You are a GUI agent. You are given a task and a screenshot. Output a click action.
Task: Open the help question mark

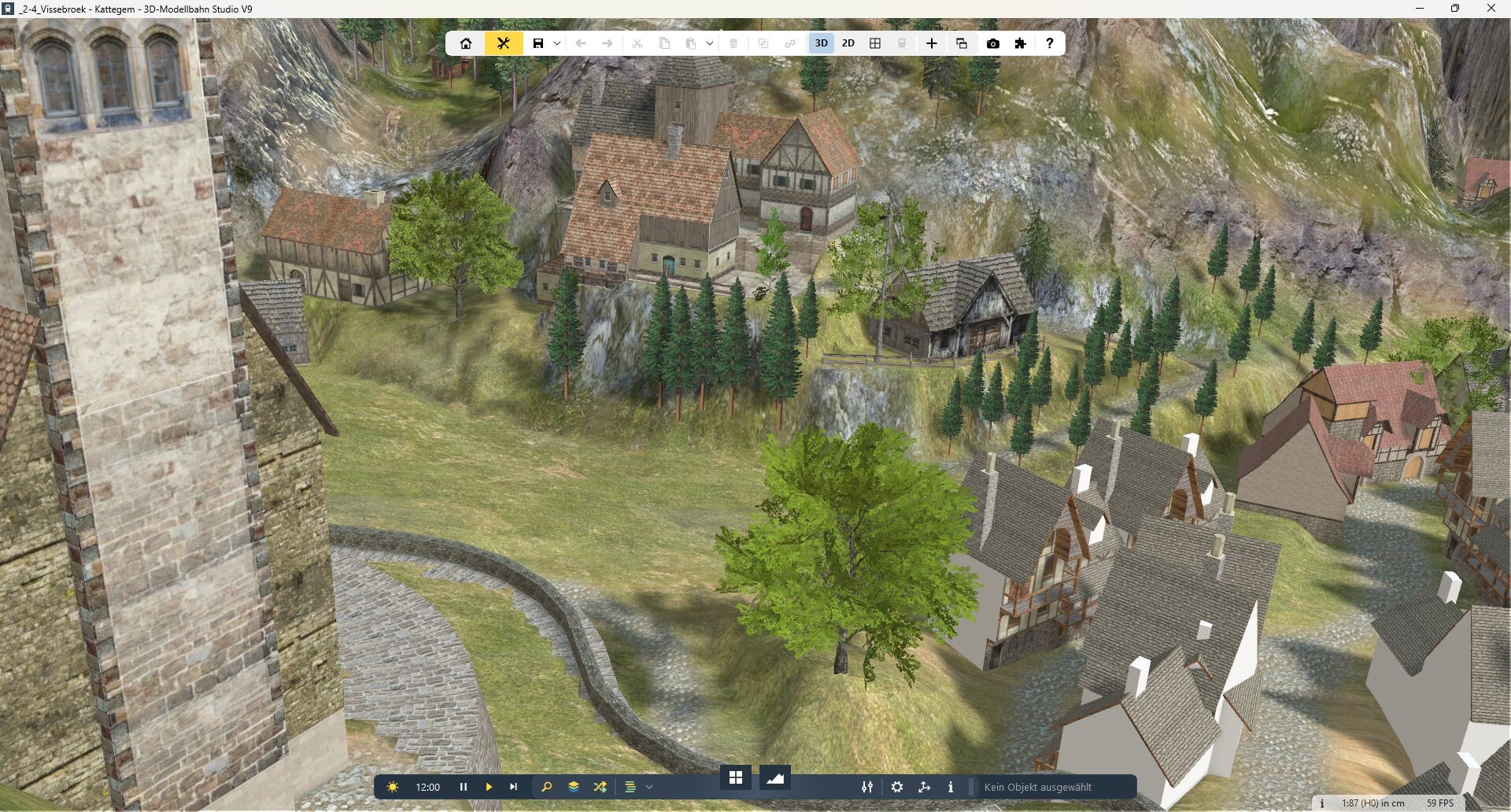coord(1049,43)
